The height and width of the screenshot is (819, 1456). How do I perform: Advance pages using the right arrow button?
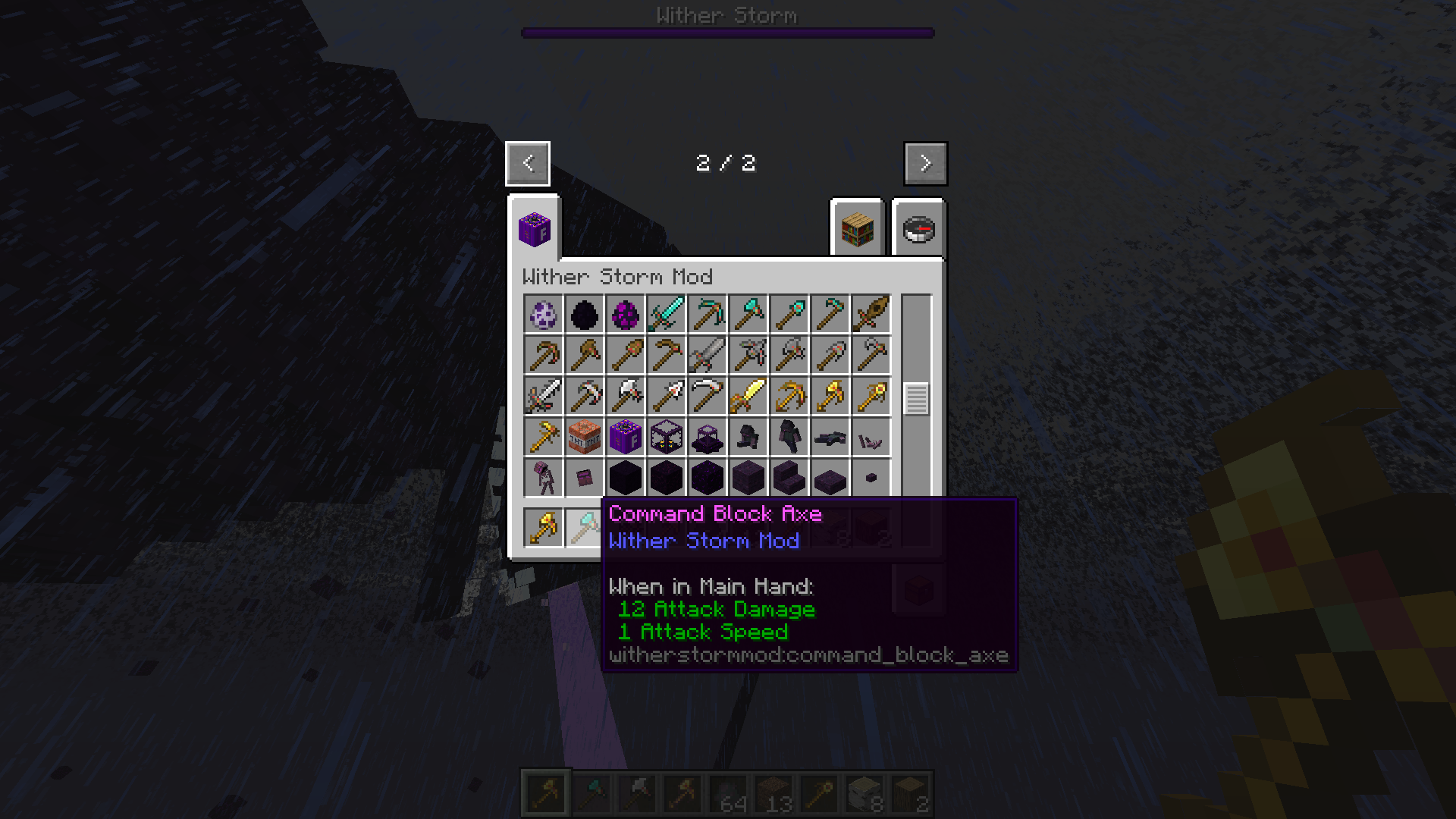coord(924,163)
